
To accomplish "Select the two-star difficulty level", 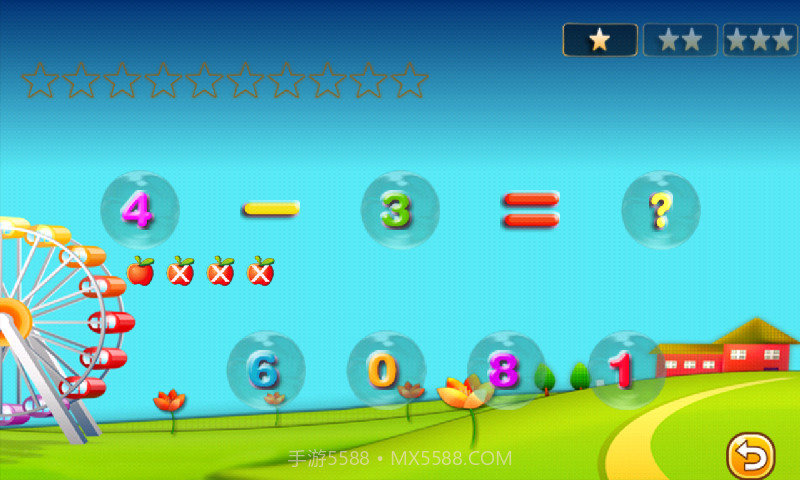I will coord(680,40).
